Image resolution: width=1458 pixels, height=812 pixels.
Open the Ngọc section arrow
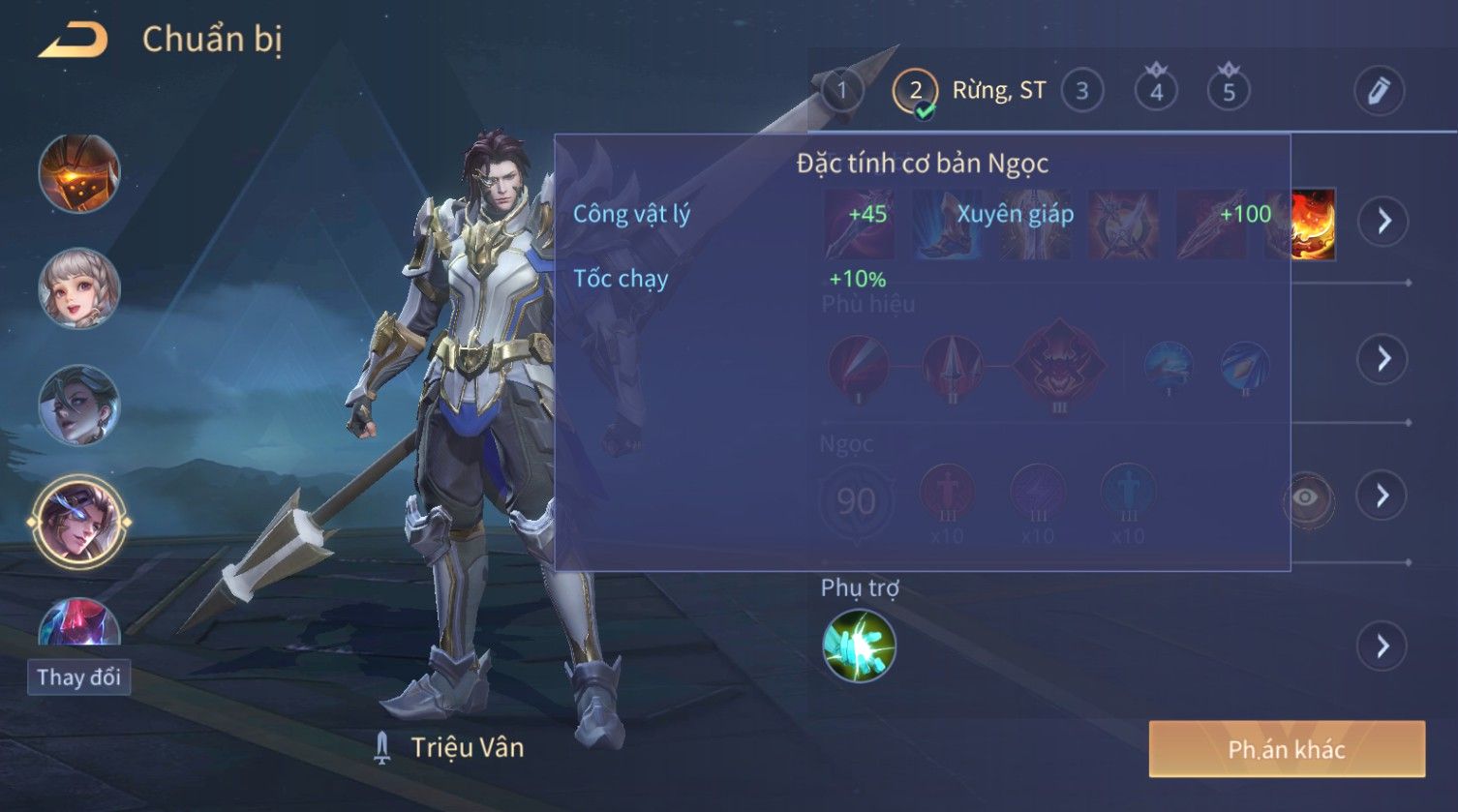[1382, 496]
